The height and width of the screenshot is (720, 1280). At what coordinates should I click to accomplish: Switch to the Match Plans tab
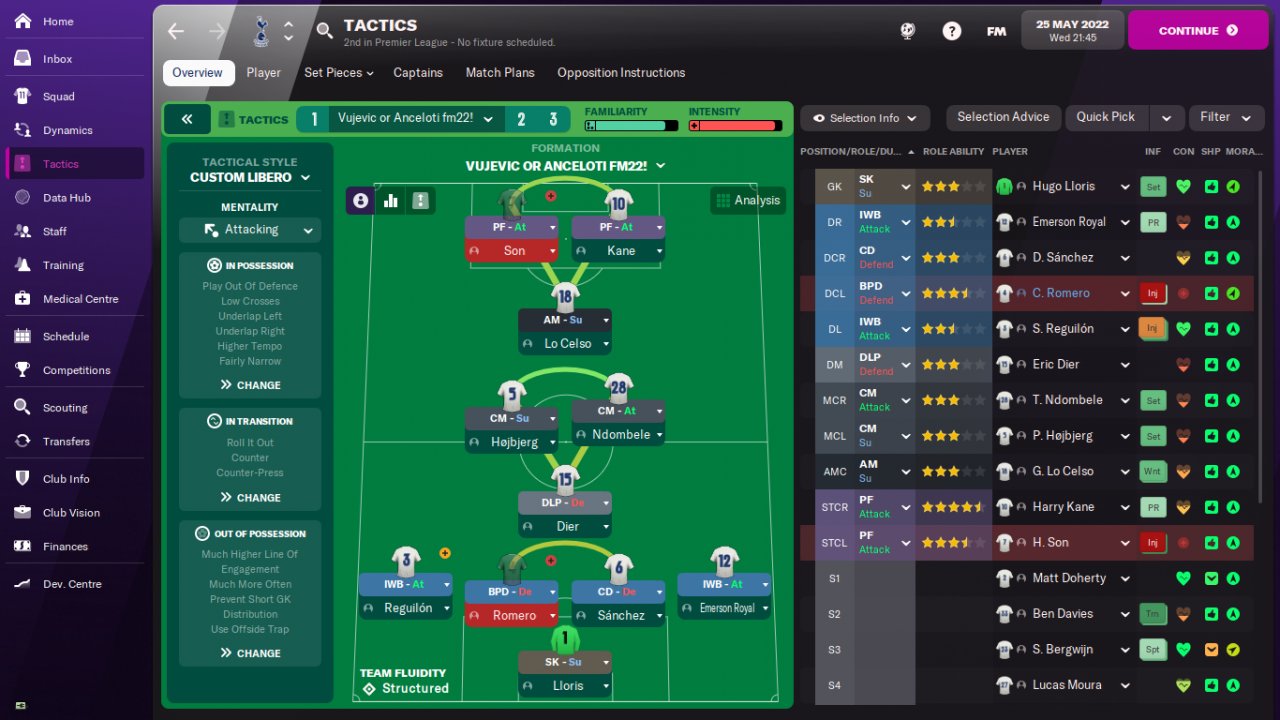500,73
